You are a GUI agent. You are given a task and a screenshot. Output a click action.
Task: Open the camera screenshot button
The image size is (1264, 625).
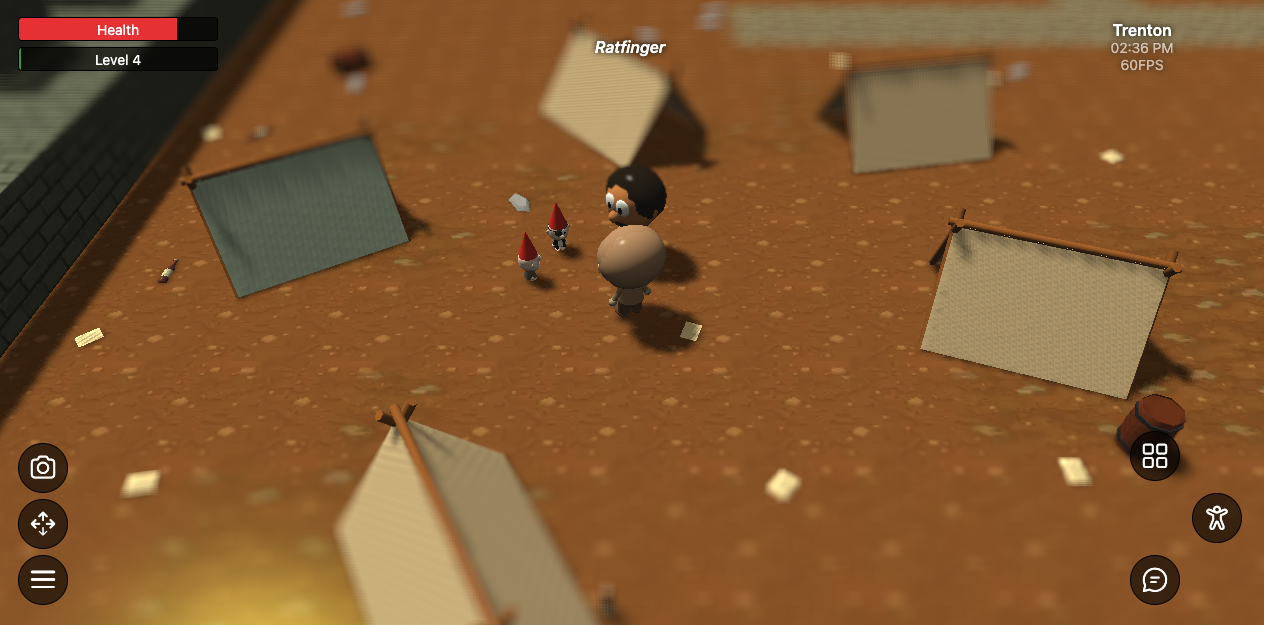click(x=43, y=467)
